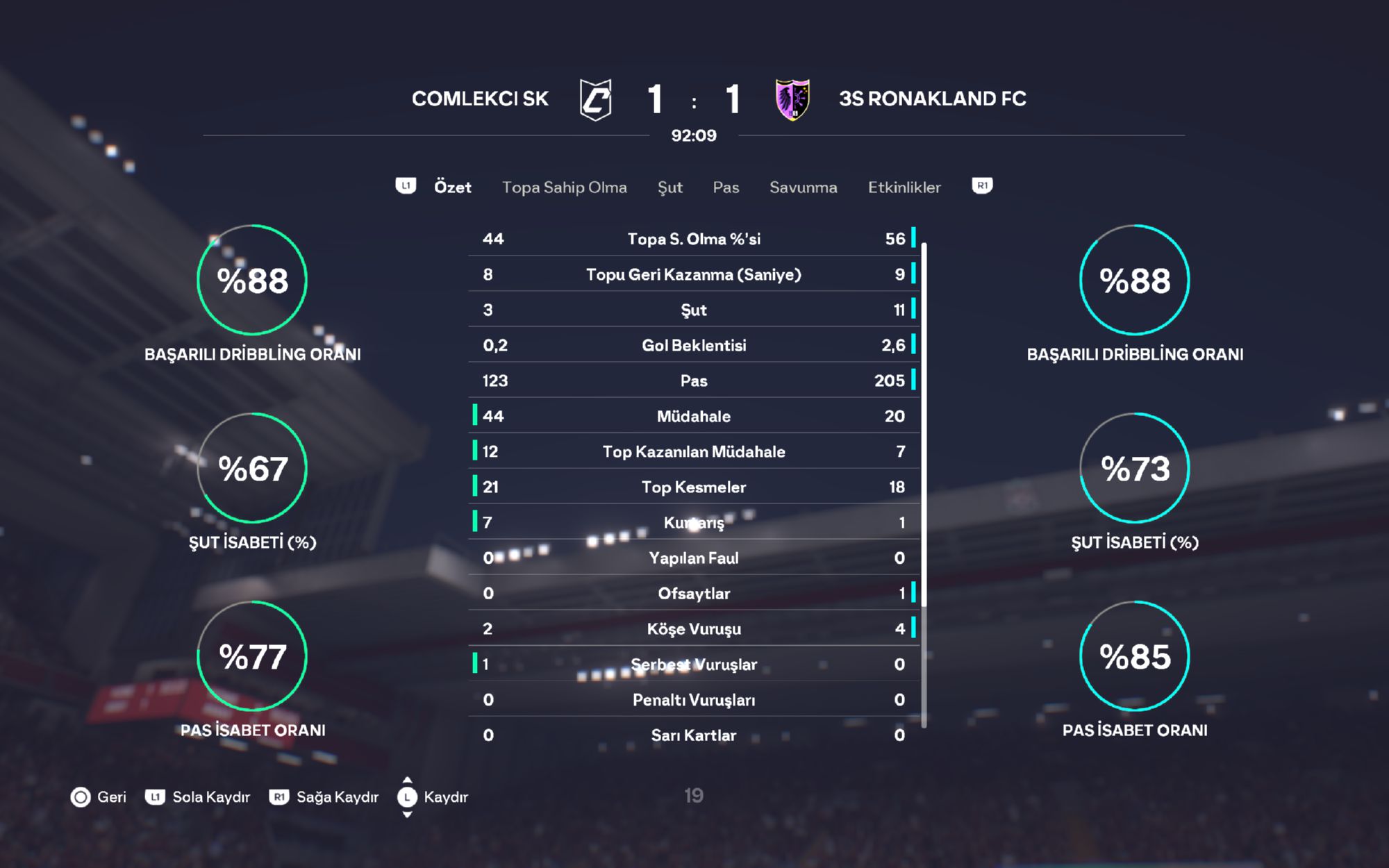Select the Köşe Vuruşu stat row
The height and width of the screenshot is (868, 1389).
coord(694,628)
